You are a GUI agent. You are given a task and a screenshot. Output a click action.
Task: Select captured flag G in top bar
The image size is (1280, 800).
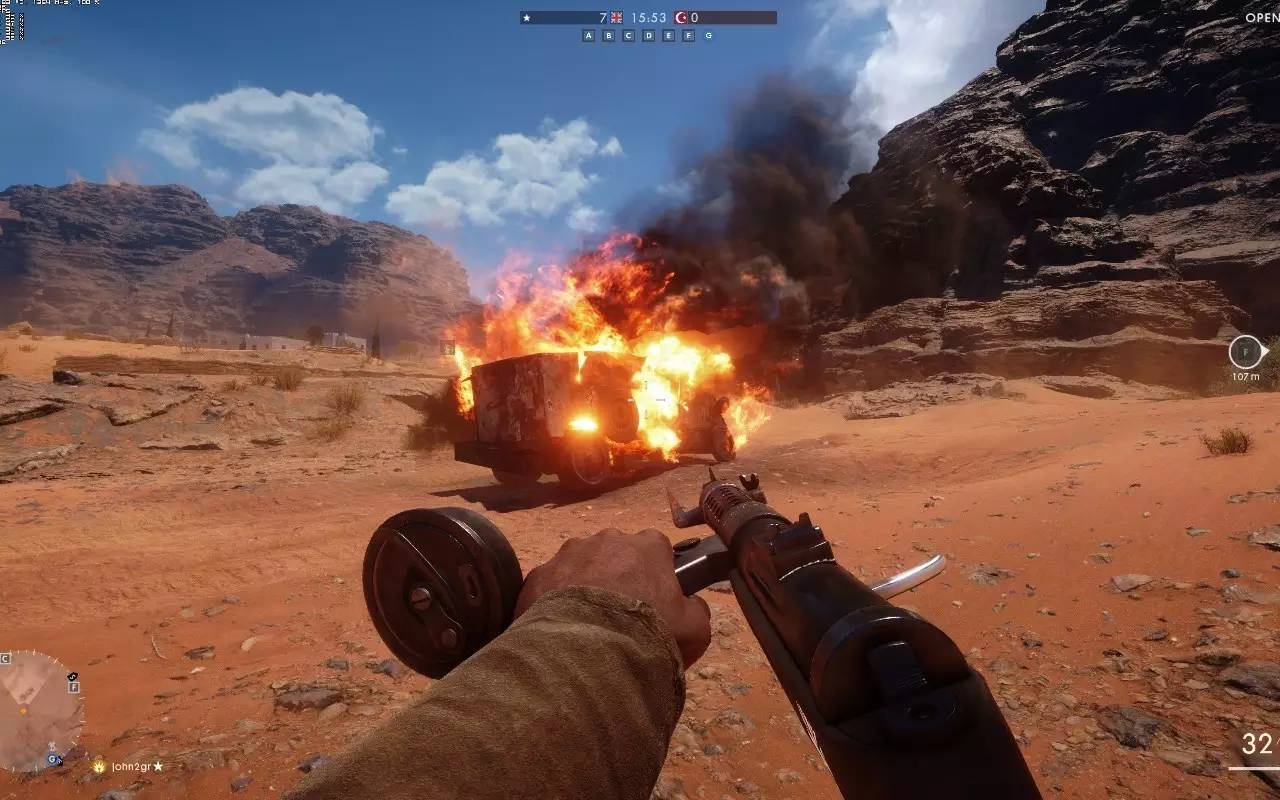pos(708,36)
